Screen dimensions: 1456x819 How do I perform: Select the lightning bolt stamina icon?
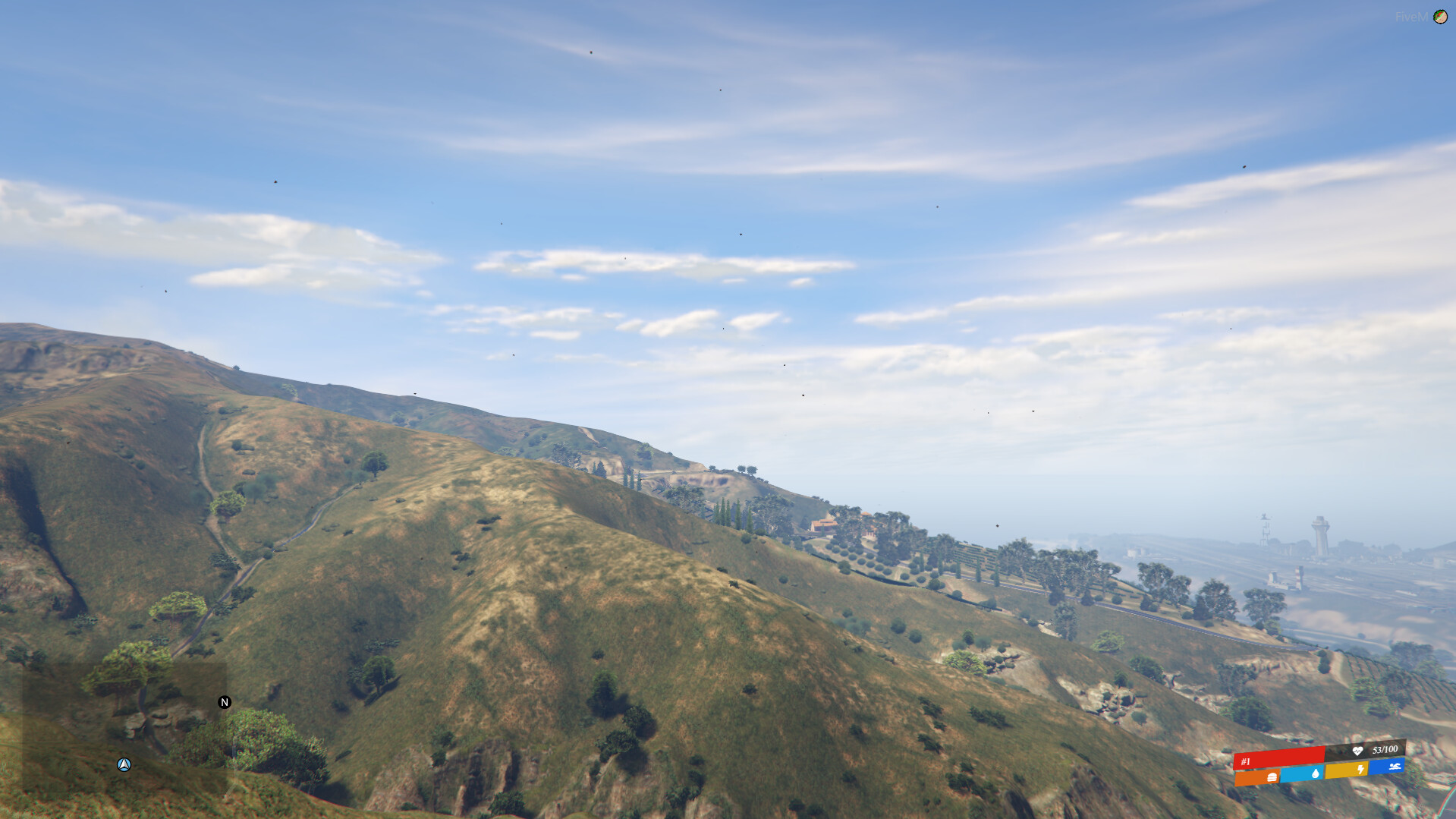point(1360,768)
